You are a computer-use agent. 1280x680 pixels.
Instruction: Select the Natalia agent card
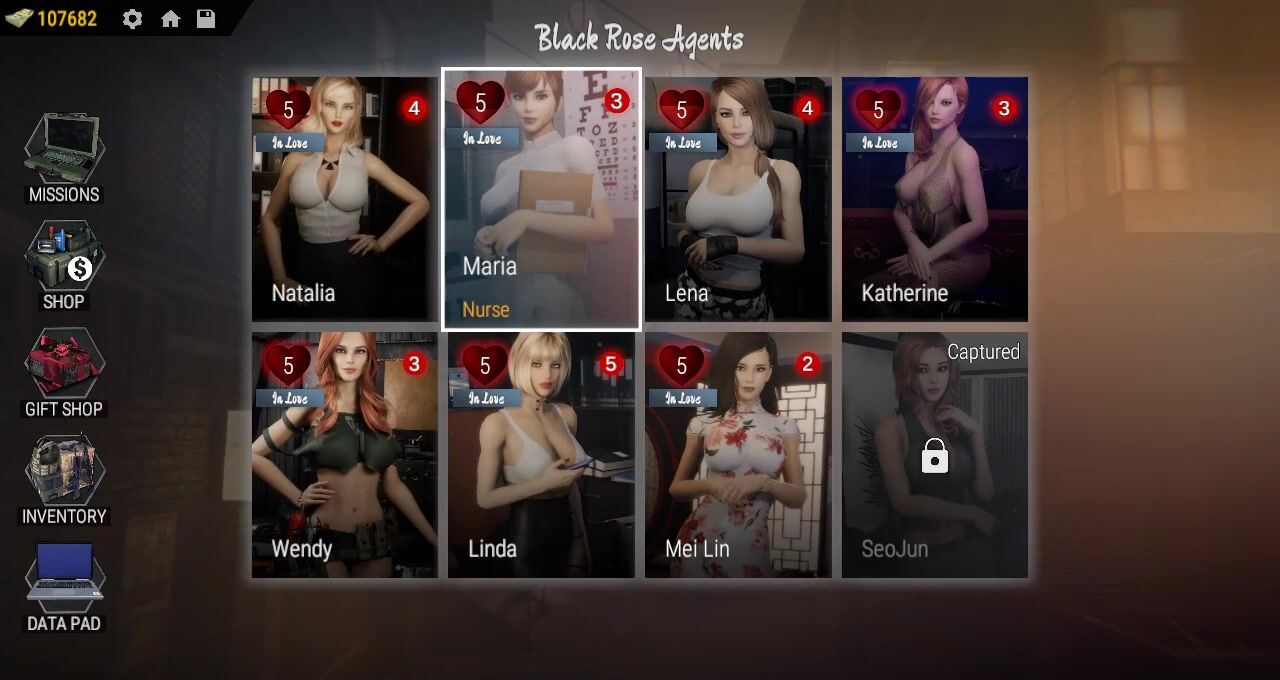coord(344,199)
